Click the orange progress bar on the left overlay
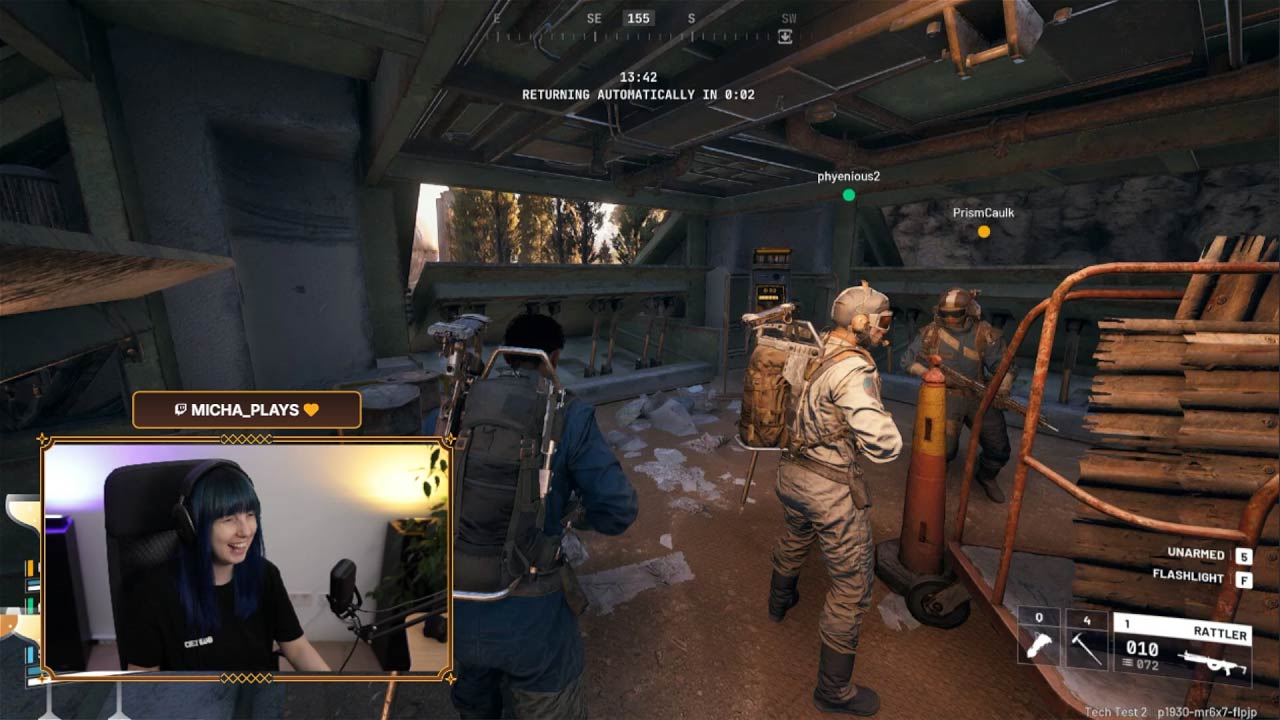Screen dimensions: 1280x720 tap(29, 566)
